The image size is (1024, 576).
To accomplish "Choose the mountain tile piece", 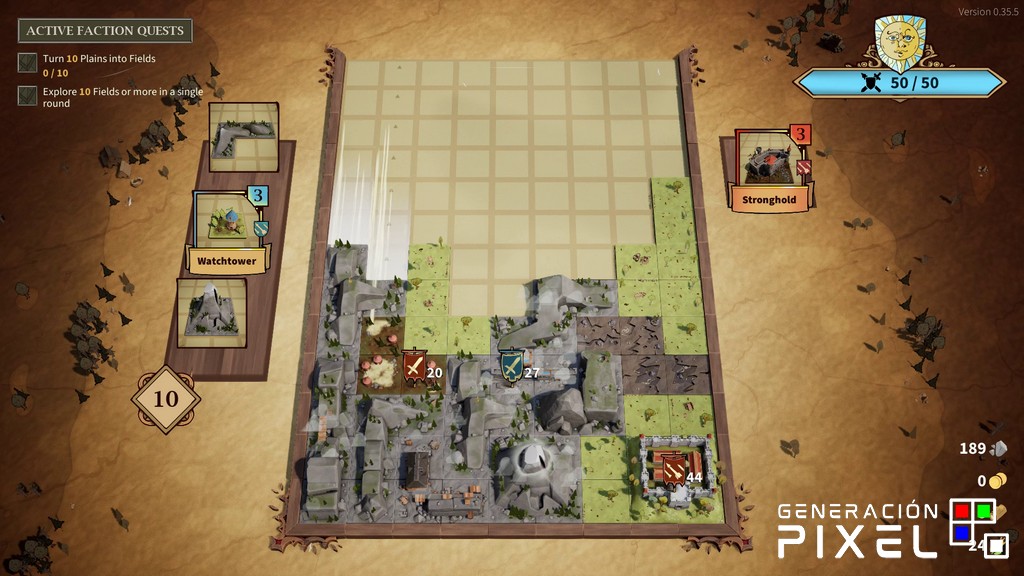I will click(x=211, y=311).
